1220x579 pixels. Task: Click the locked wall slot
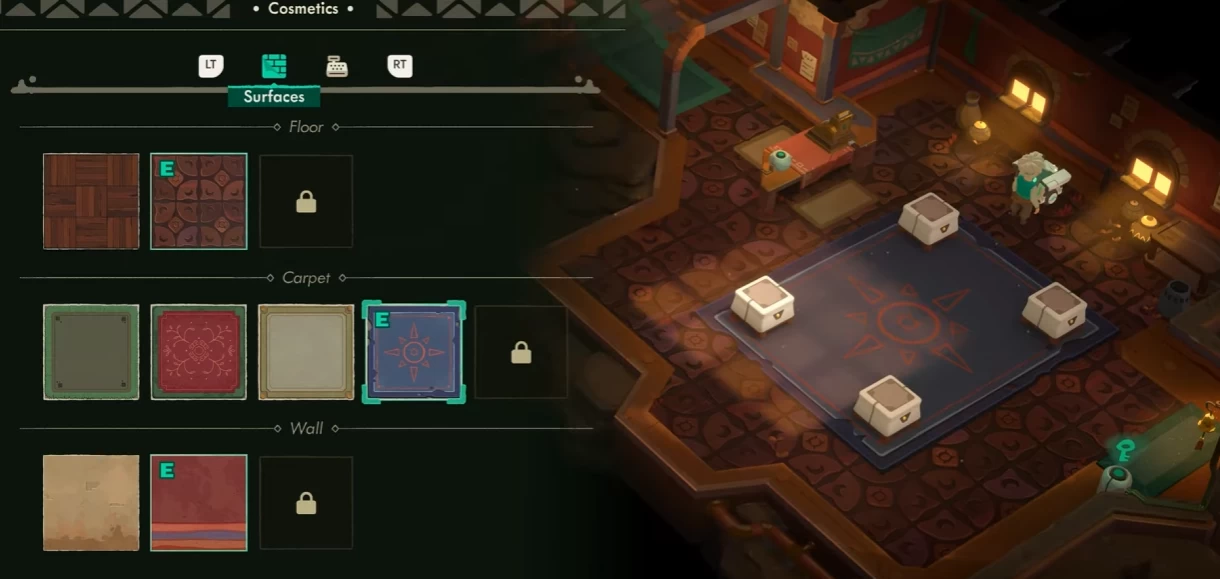(x=306, y=502)
